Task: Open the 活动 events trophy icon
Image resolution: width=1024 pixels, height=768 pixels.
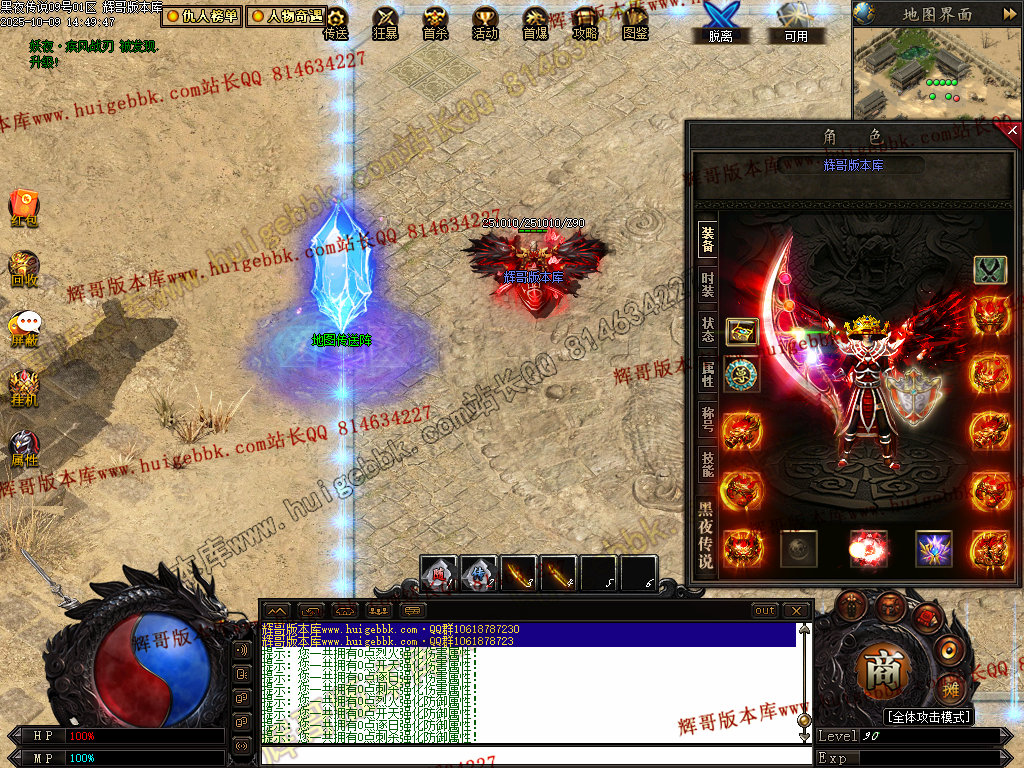Action: [x=485, y=22]
